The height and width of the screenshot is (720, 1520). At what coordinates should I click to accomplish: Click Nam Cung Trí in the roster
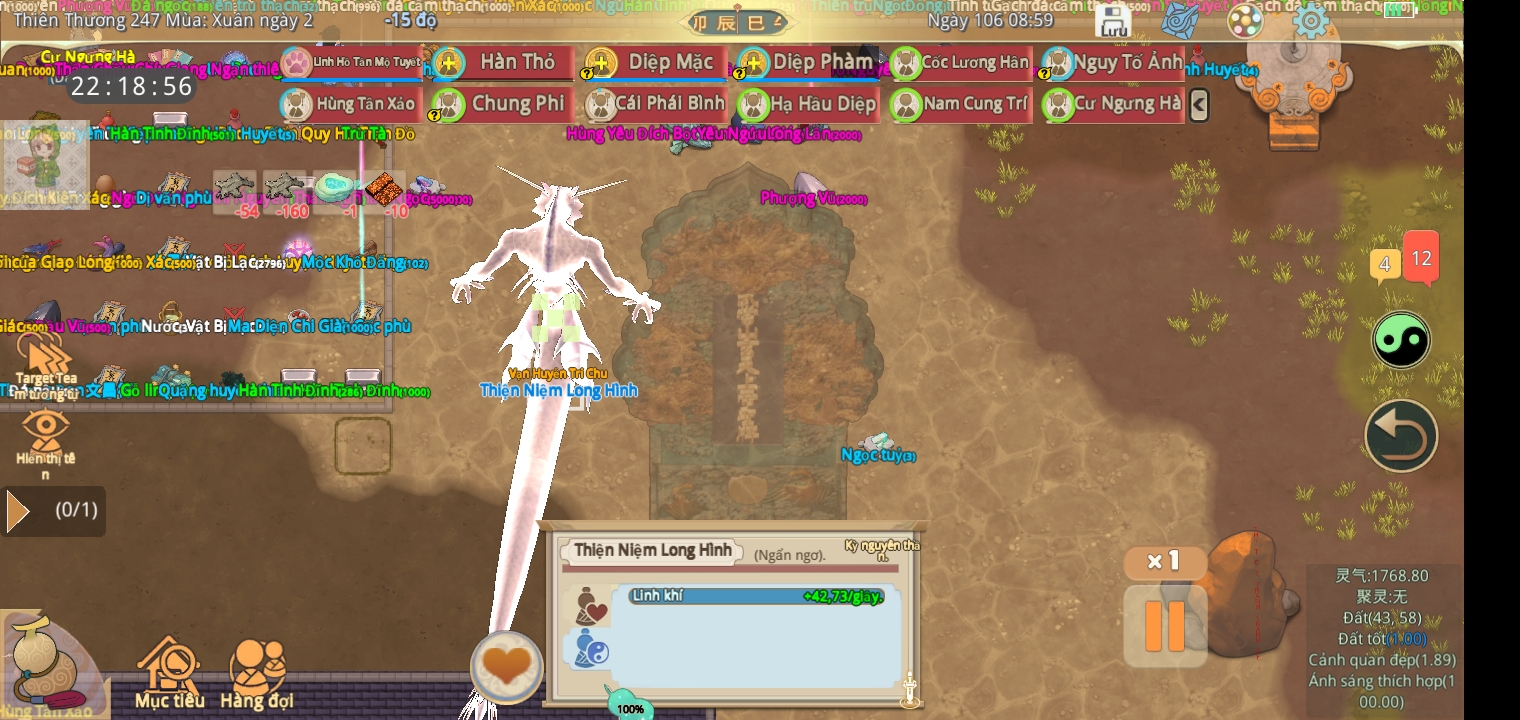(x=959, y=104)
